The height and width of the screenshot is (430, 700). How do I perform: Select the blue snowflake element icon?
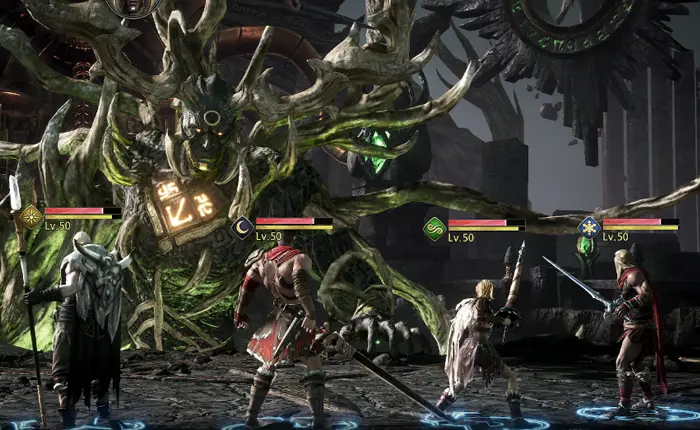(x=589, y=227)
